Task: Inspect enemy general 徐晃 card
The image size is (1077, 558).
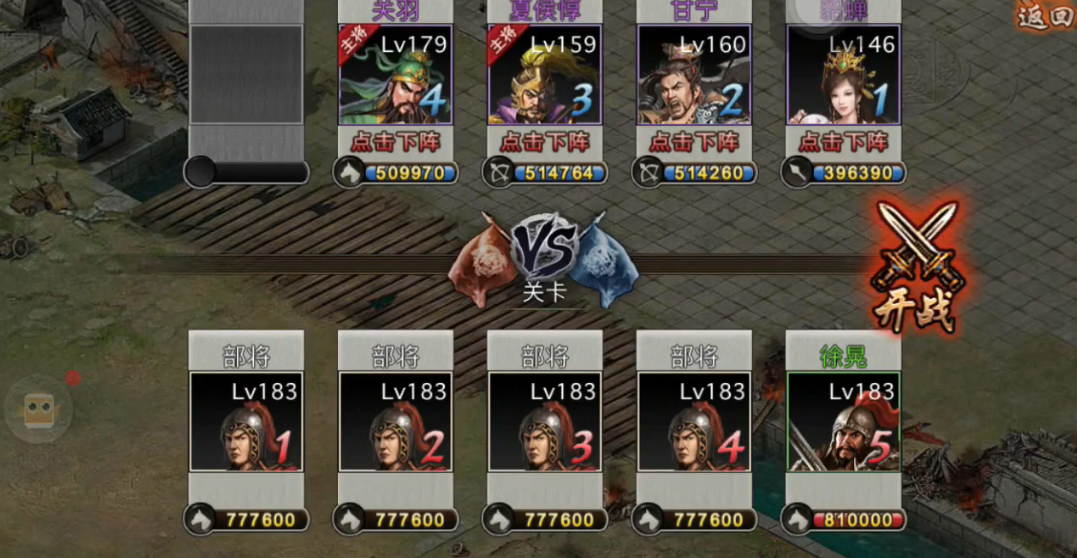Action: 843,421
